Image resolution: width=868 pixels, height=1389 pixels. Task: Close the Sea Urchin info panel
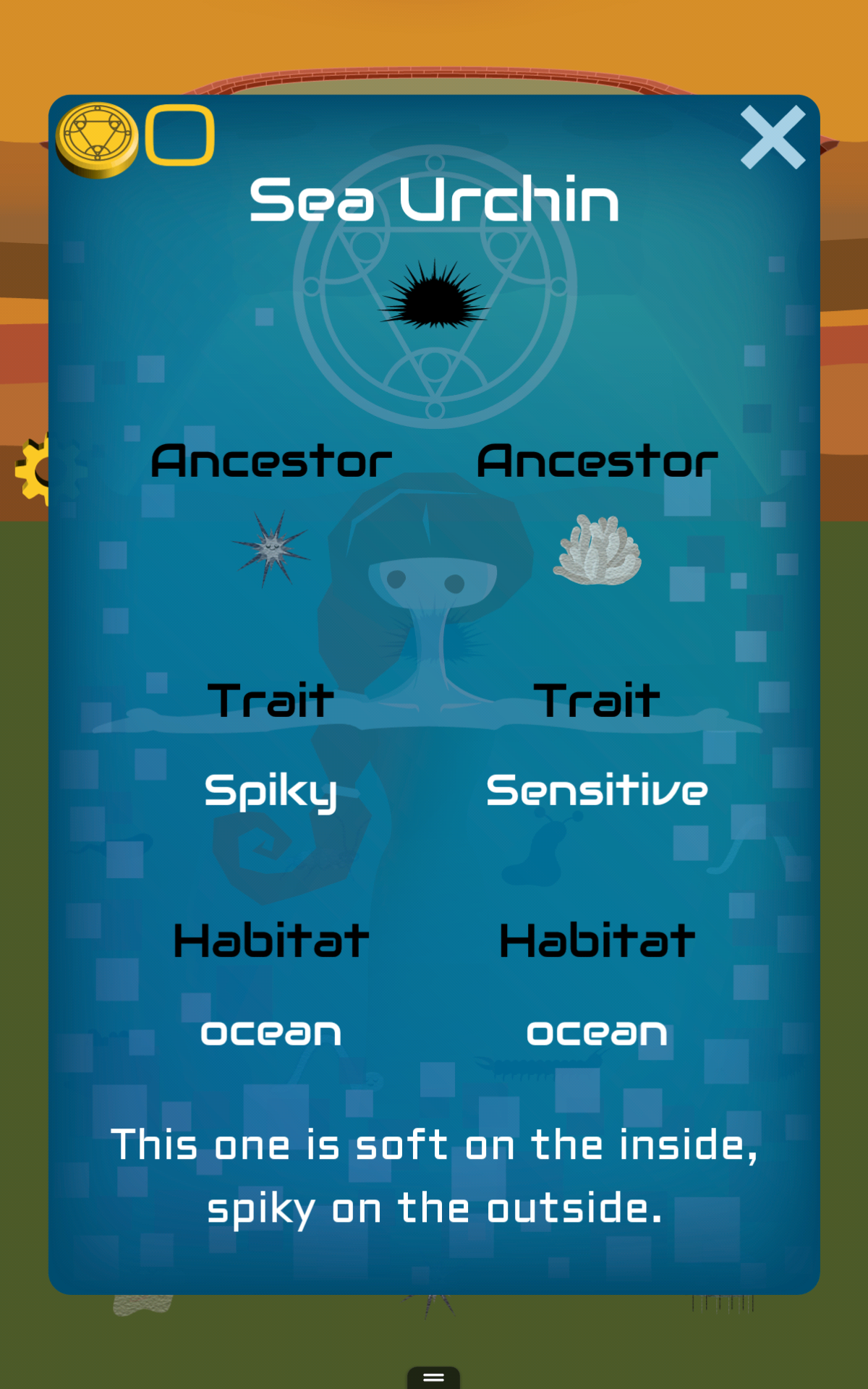pos(773,137)
